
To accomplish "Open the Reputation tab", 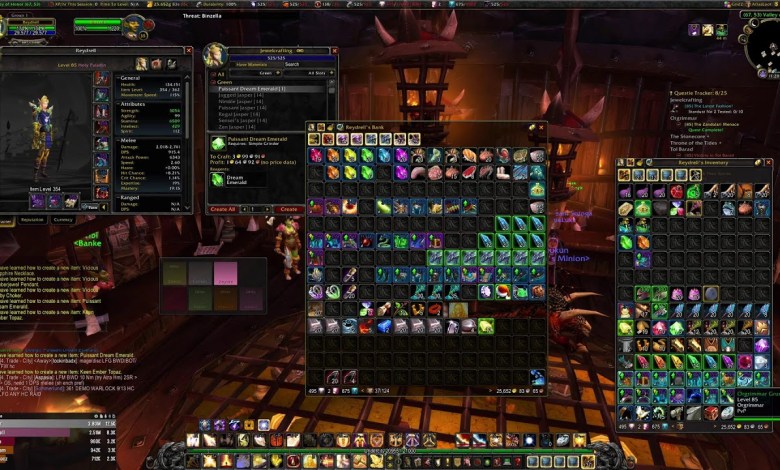I will [x=32, y=219].
